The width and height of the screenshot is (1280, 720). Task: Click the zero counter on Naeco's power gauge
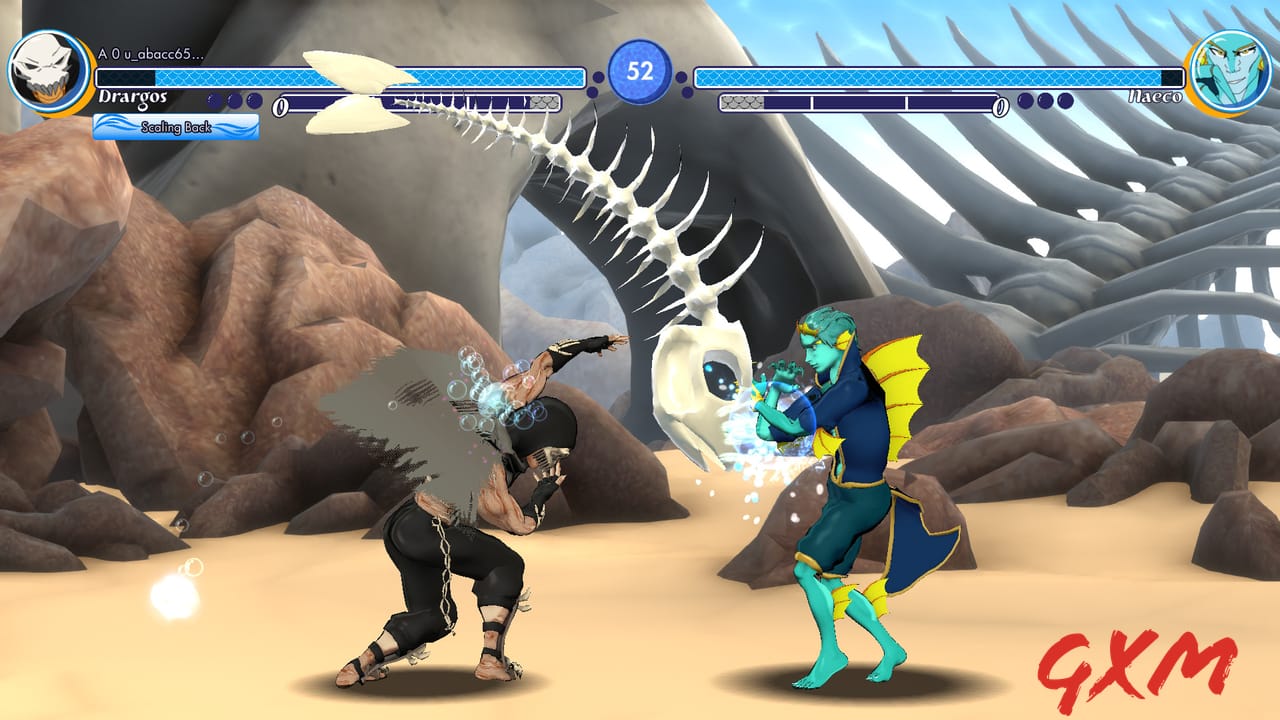click(1000, 106)
